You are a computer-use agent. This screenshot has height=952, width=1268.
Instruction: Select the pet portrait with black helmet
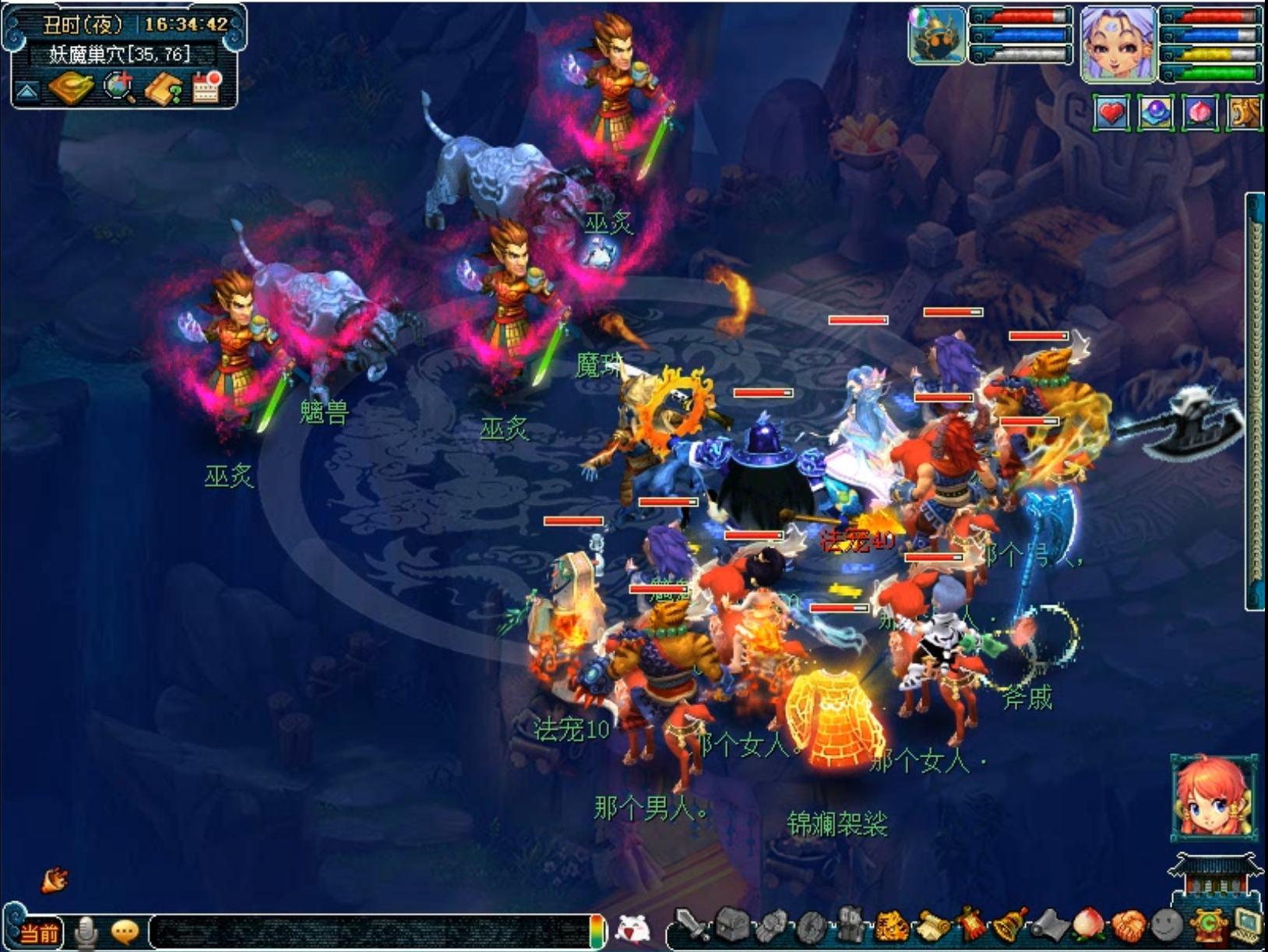tap(937, 36)
